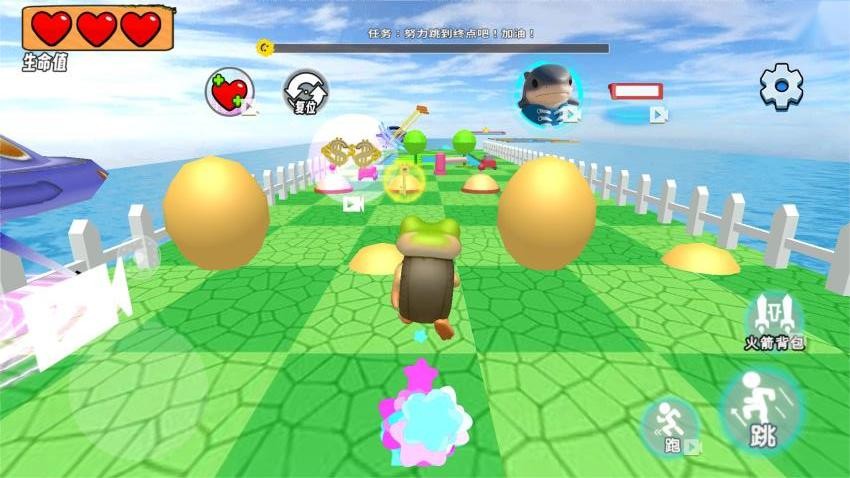
Task: Tap the red bar video-ad item
Action: 636,92
